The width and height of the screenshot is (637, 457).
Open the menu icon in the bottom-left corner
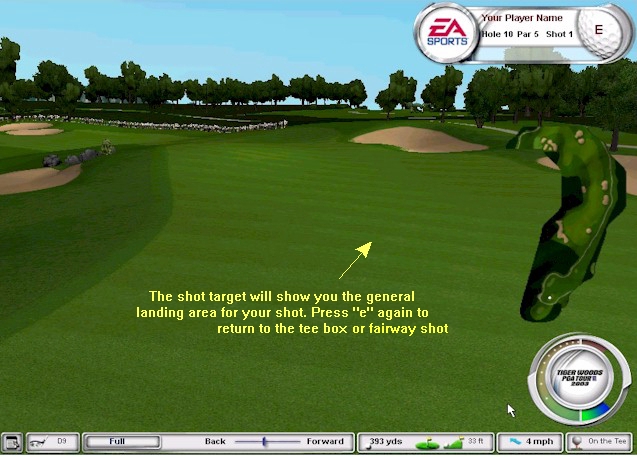12,441
